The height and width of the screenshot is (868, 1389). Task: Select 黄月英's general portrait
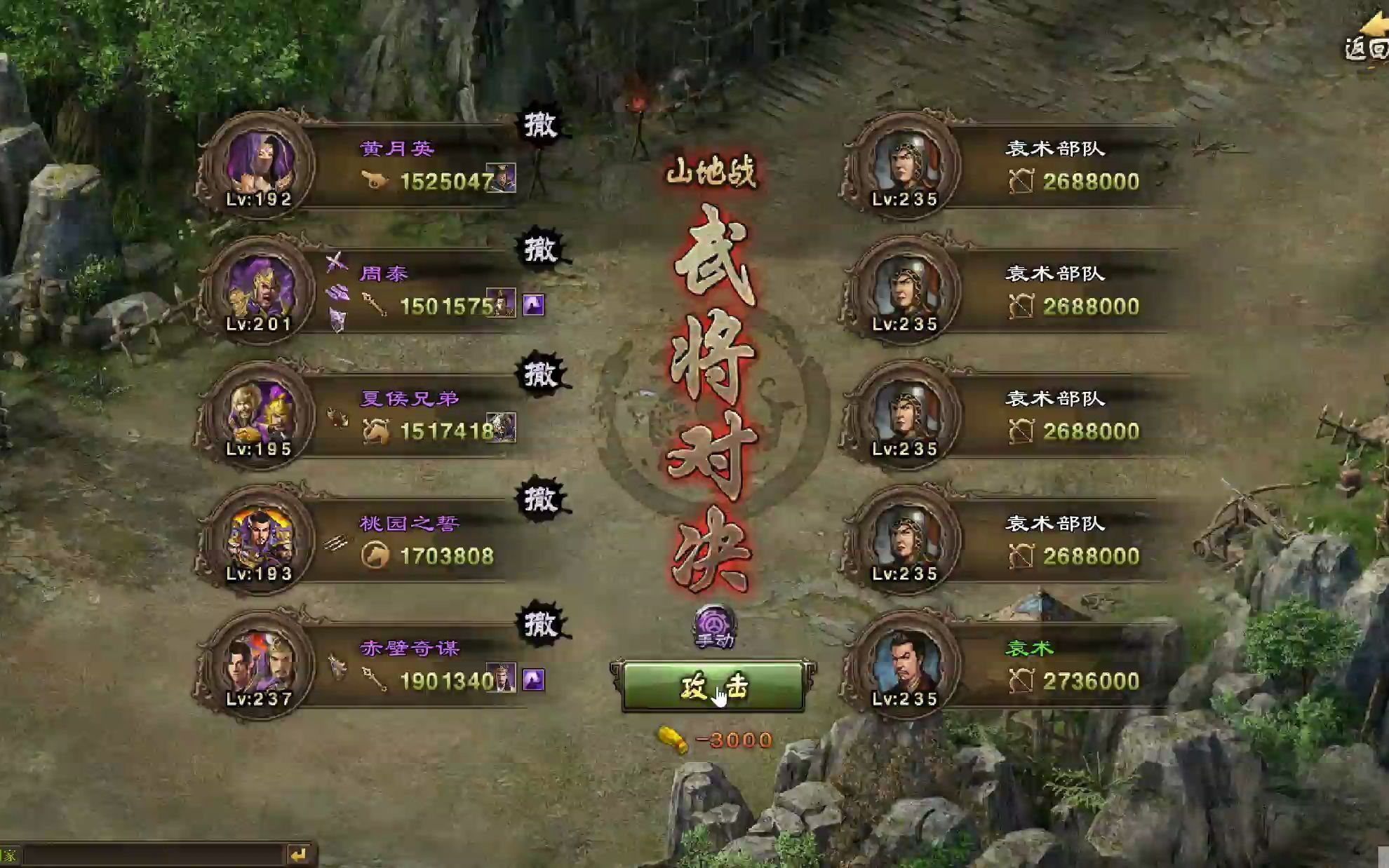pyautogui.click(x=260, y=165)
